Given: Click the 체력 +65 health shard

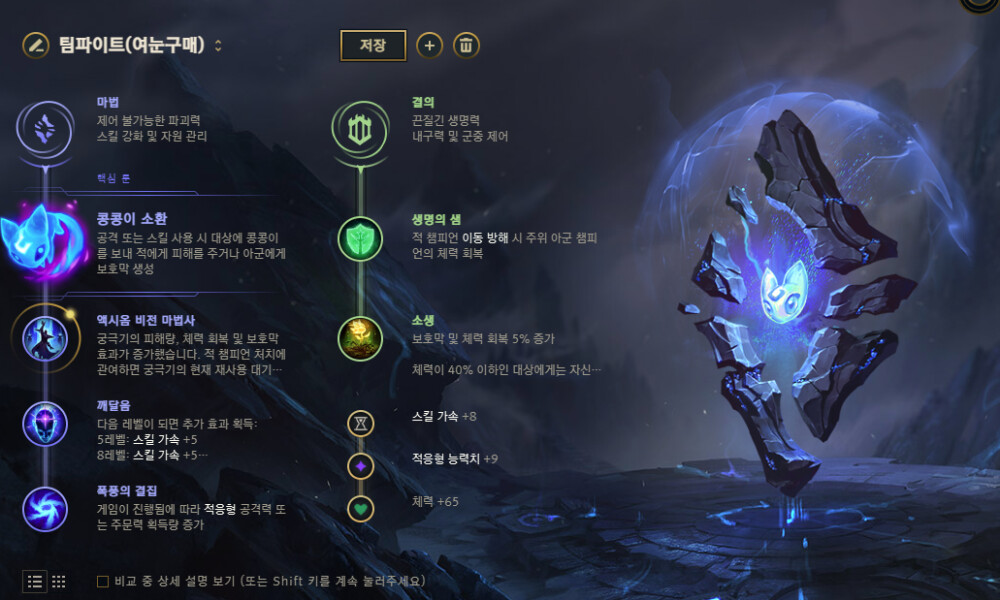Looking at the screenshot, I should (360, 508).
